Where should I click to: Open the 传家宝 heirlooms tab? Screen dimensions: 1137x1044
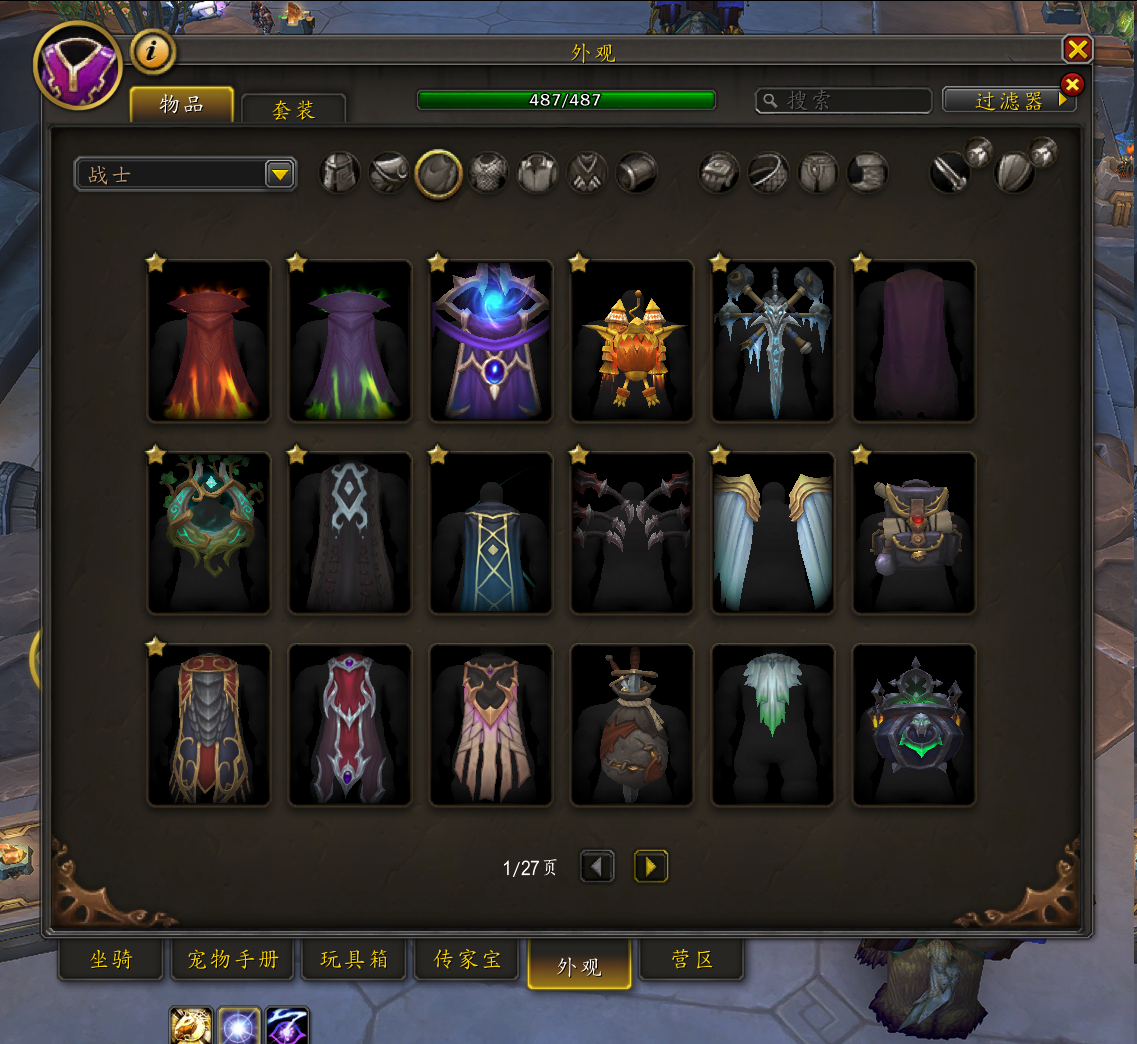tap(467, 960)
